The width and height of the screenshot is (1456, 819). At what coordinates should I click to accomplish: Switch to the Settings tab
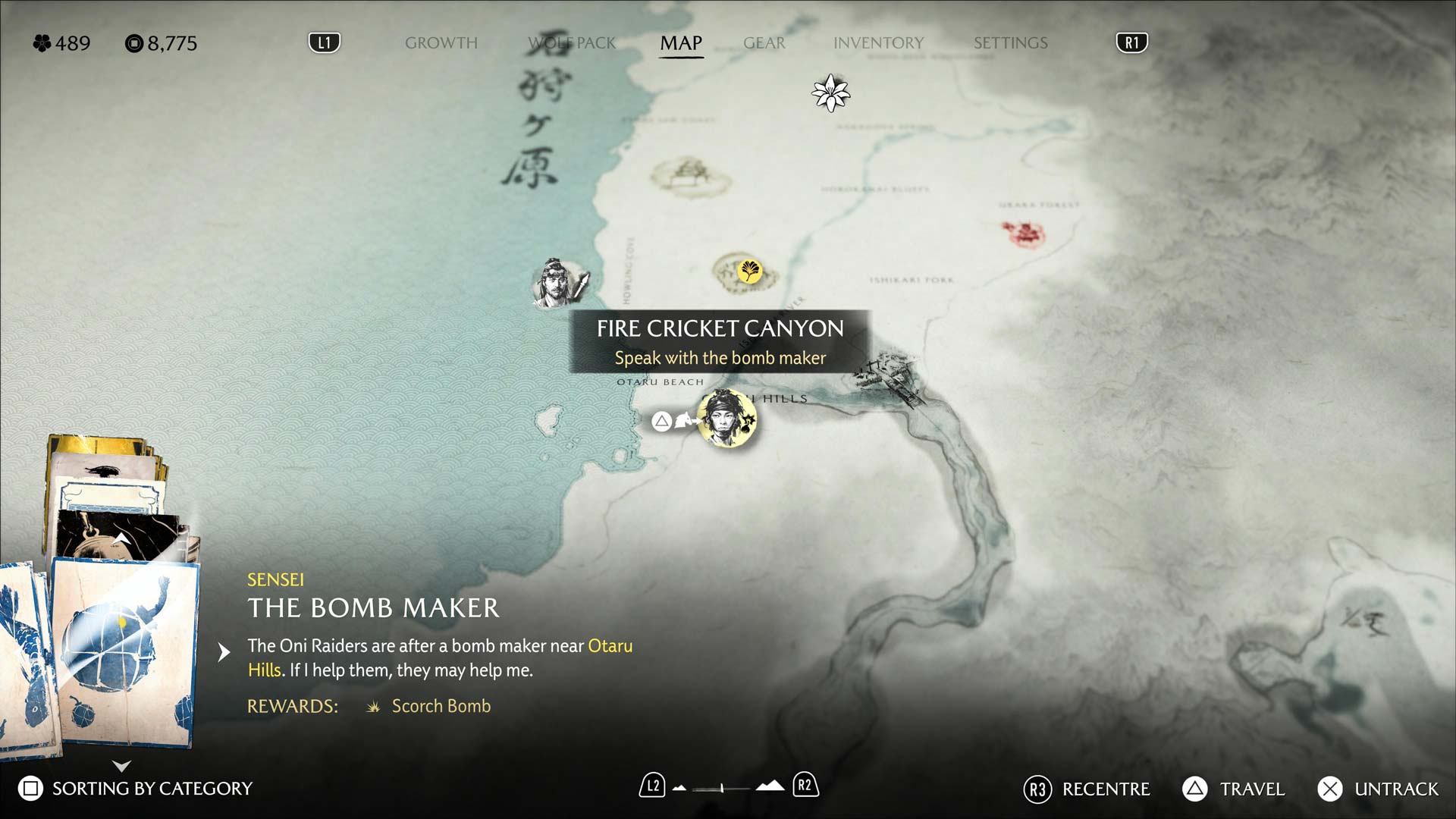pyautogui.click(x=1010, y=43)
